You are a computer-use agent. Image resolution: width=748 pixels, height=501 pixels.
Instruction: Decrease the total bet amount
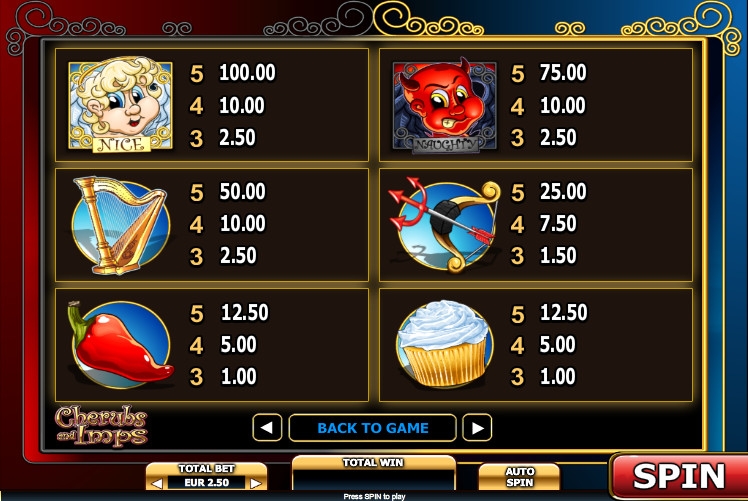156,483
